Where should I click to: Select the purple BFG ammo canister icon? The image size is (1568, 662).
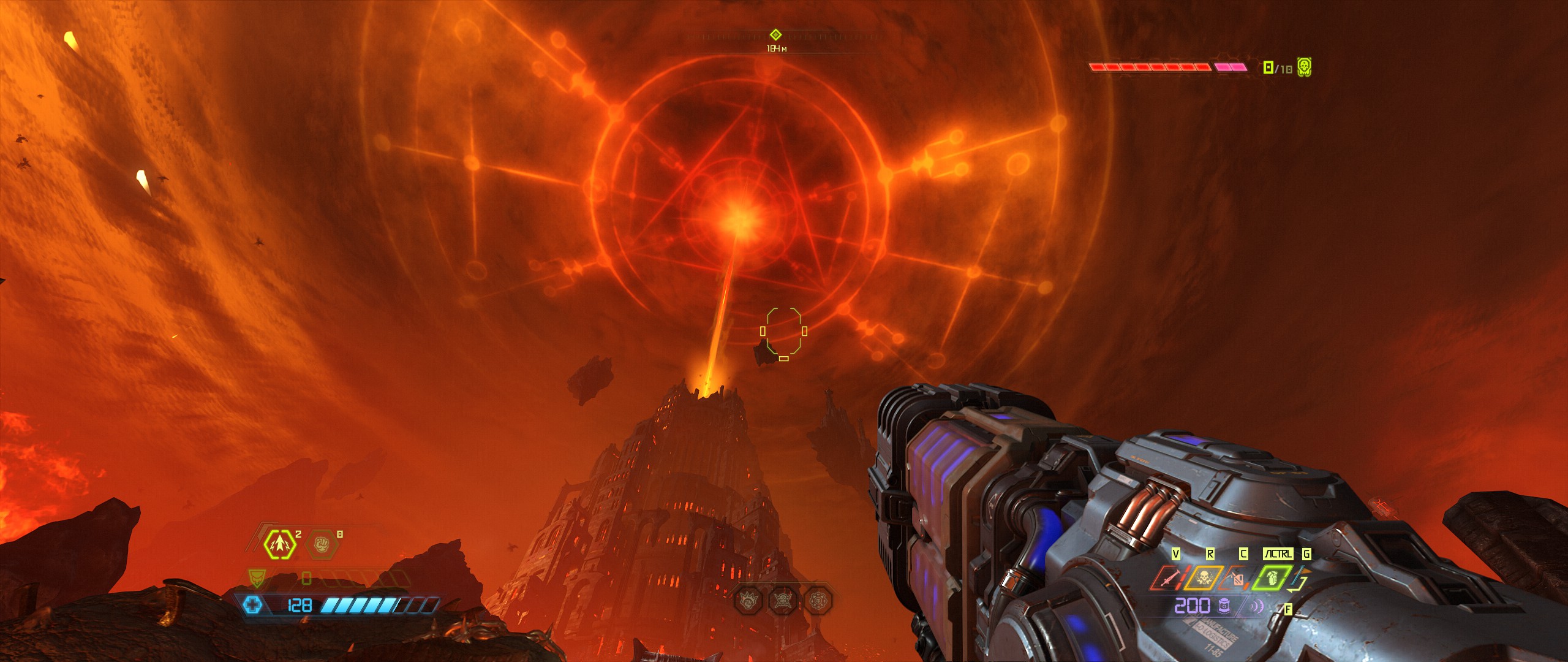tap(1224, 606)
